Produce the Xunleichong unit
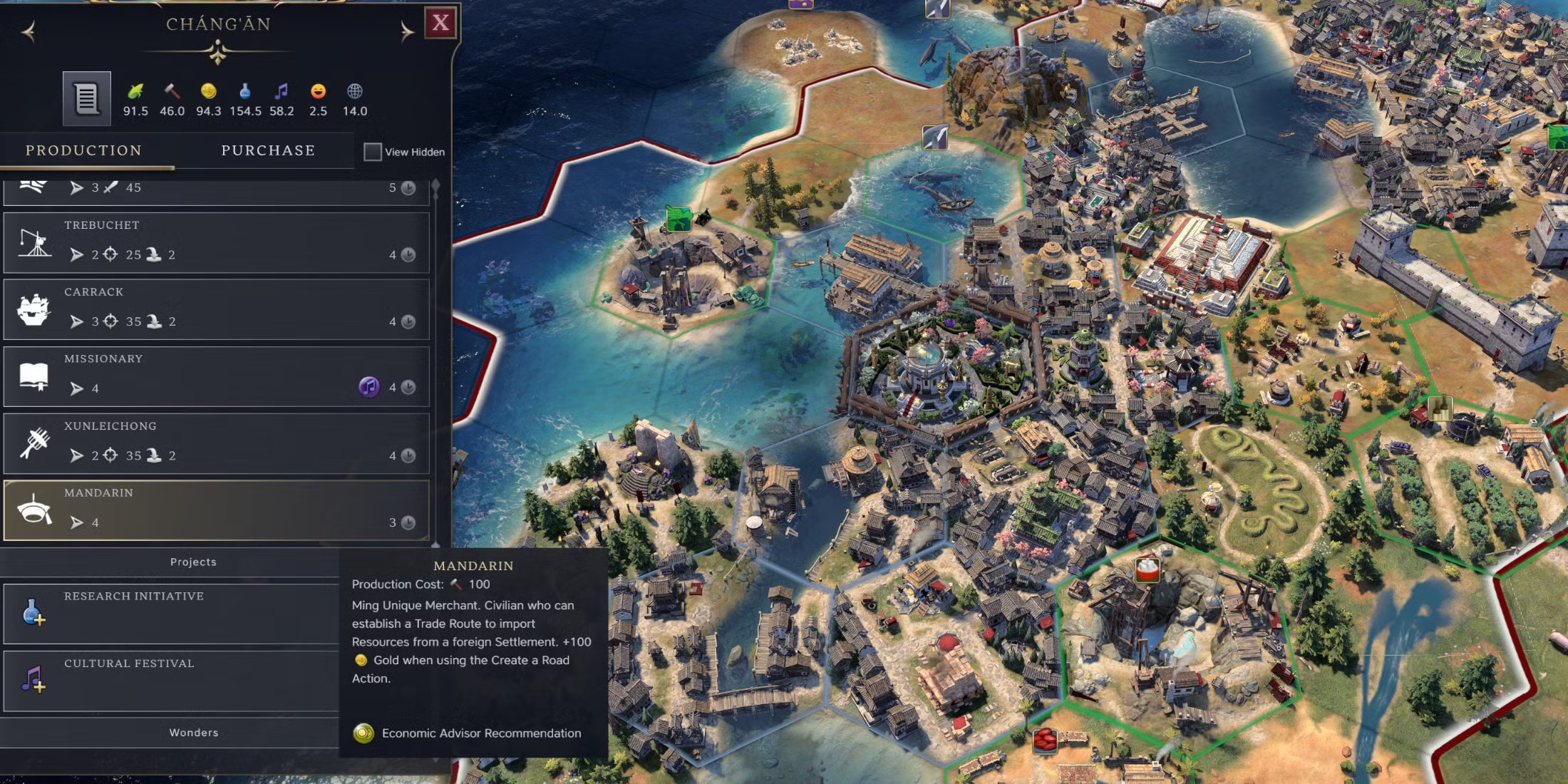Image resolution: width=1568 pixels, height=784 pixels. 216,443
